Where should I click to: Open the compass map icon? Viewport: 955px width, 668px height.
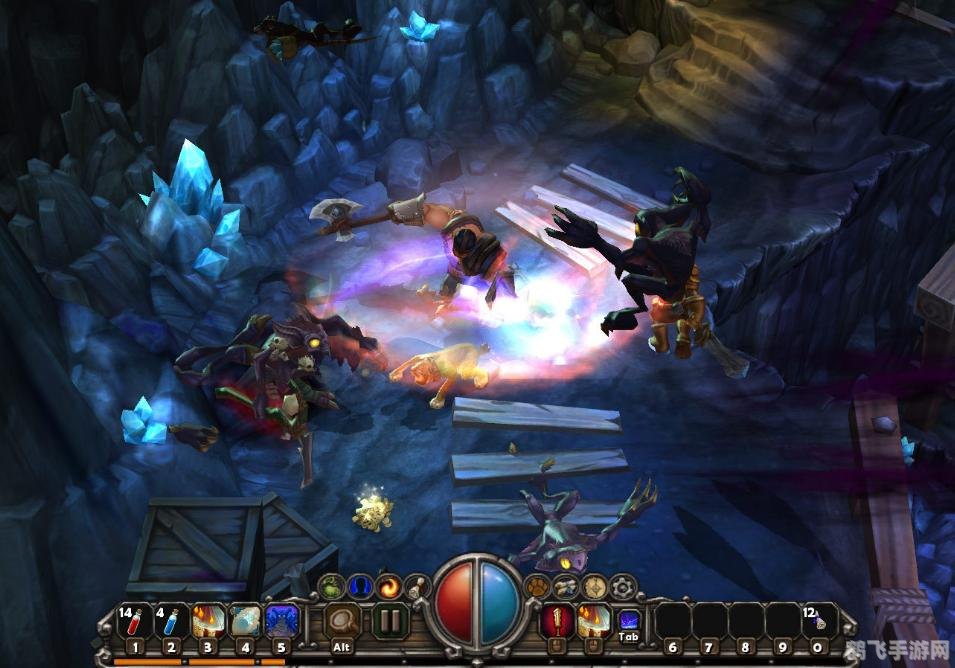point(595,587)
